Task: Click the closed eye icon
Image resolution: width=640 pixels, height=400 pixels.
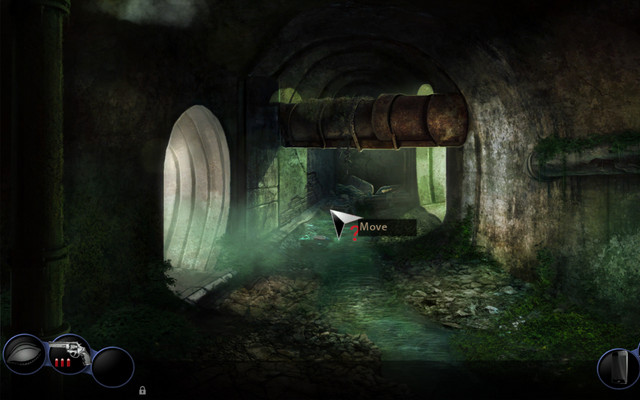Action: pyautogui.click(x=24, y=354)
